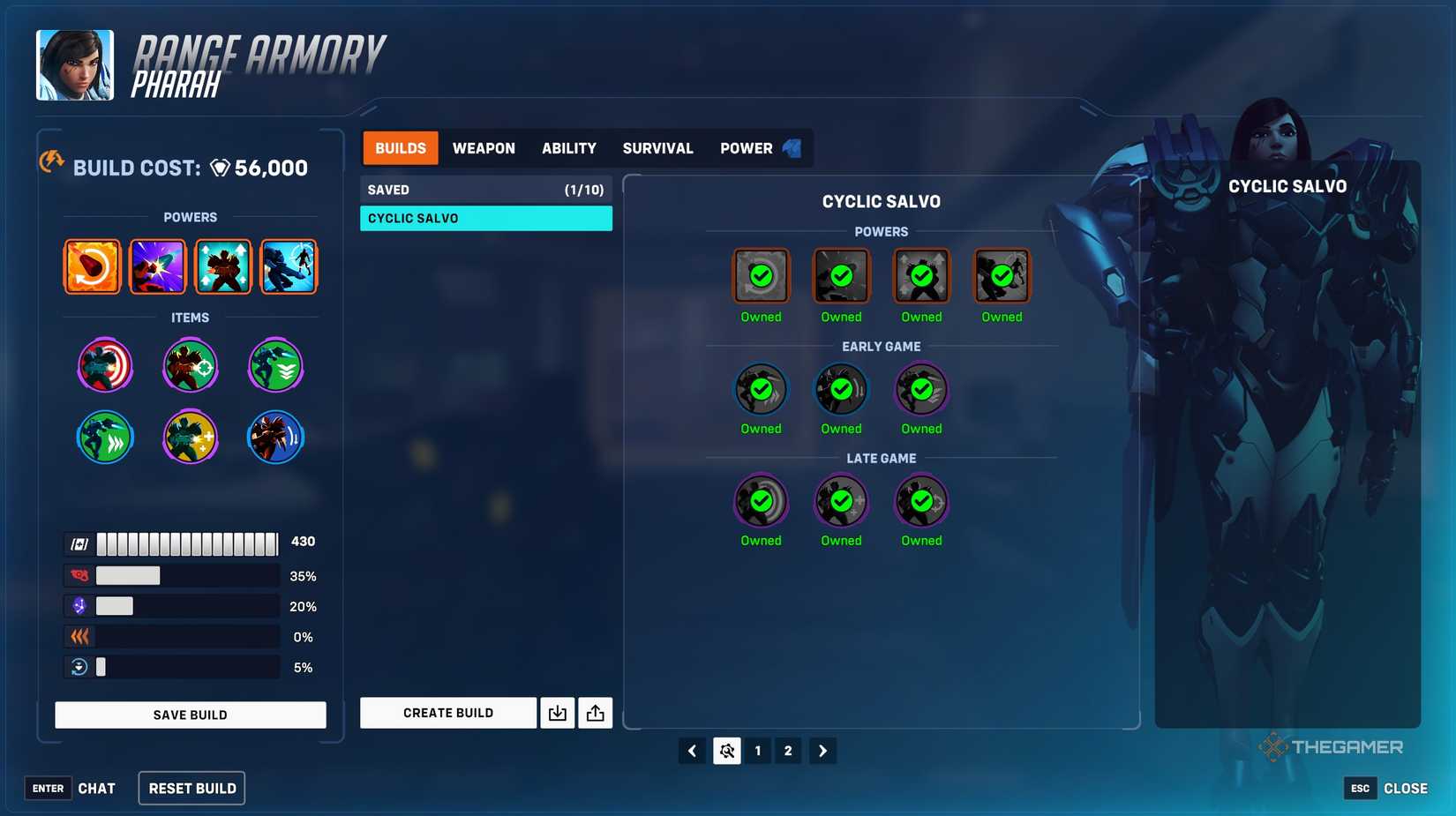Toggle the first Early Game owned item
This screenshot has width=1456, height=816.
(x=760, y=388)
